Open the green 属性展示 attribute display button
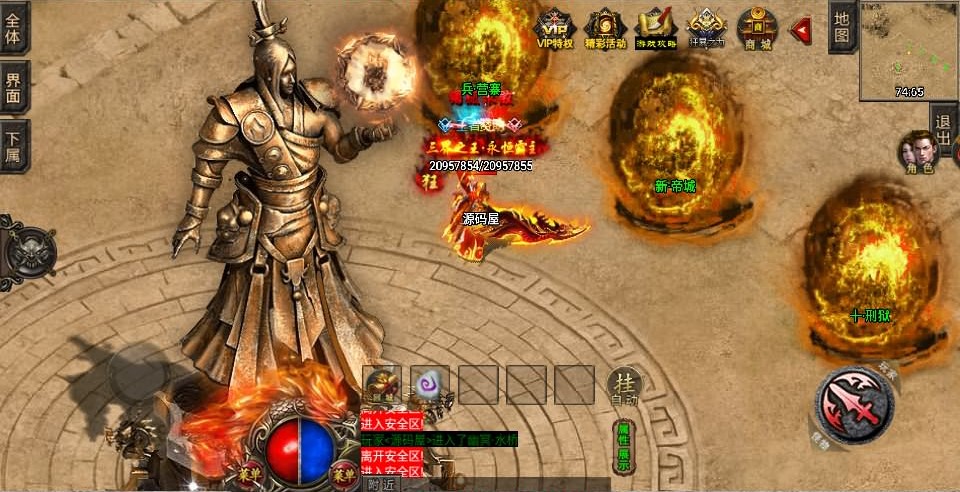This screenshot has height=492, width=960. pyautogui.click(x=623, y=447)
